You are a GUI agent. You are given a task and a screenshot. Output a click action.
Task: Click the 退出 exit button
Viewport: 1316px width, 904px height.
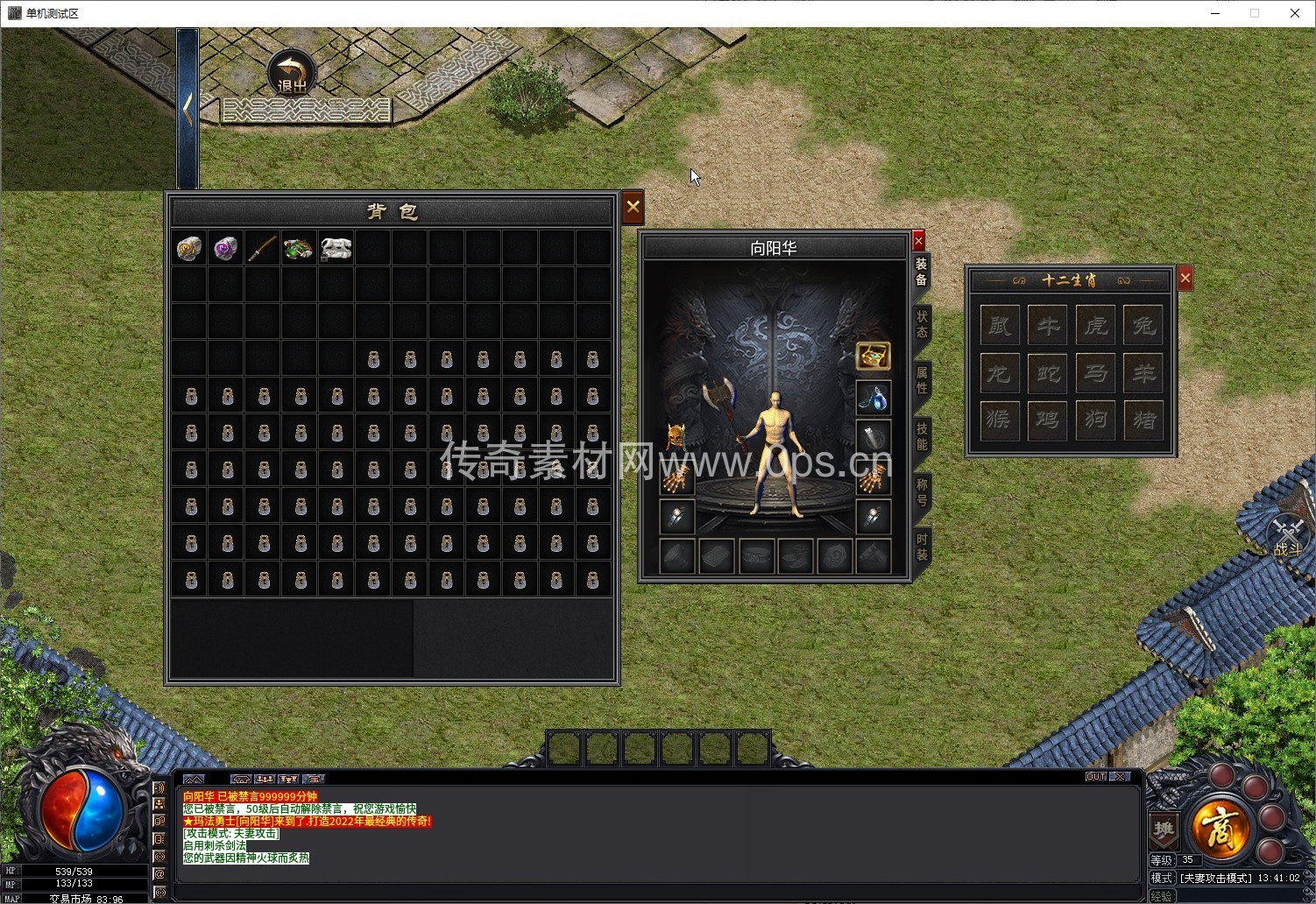point(292,74)
